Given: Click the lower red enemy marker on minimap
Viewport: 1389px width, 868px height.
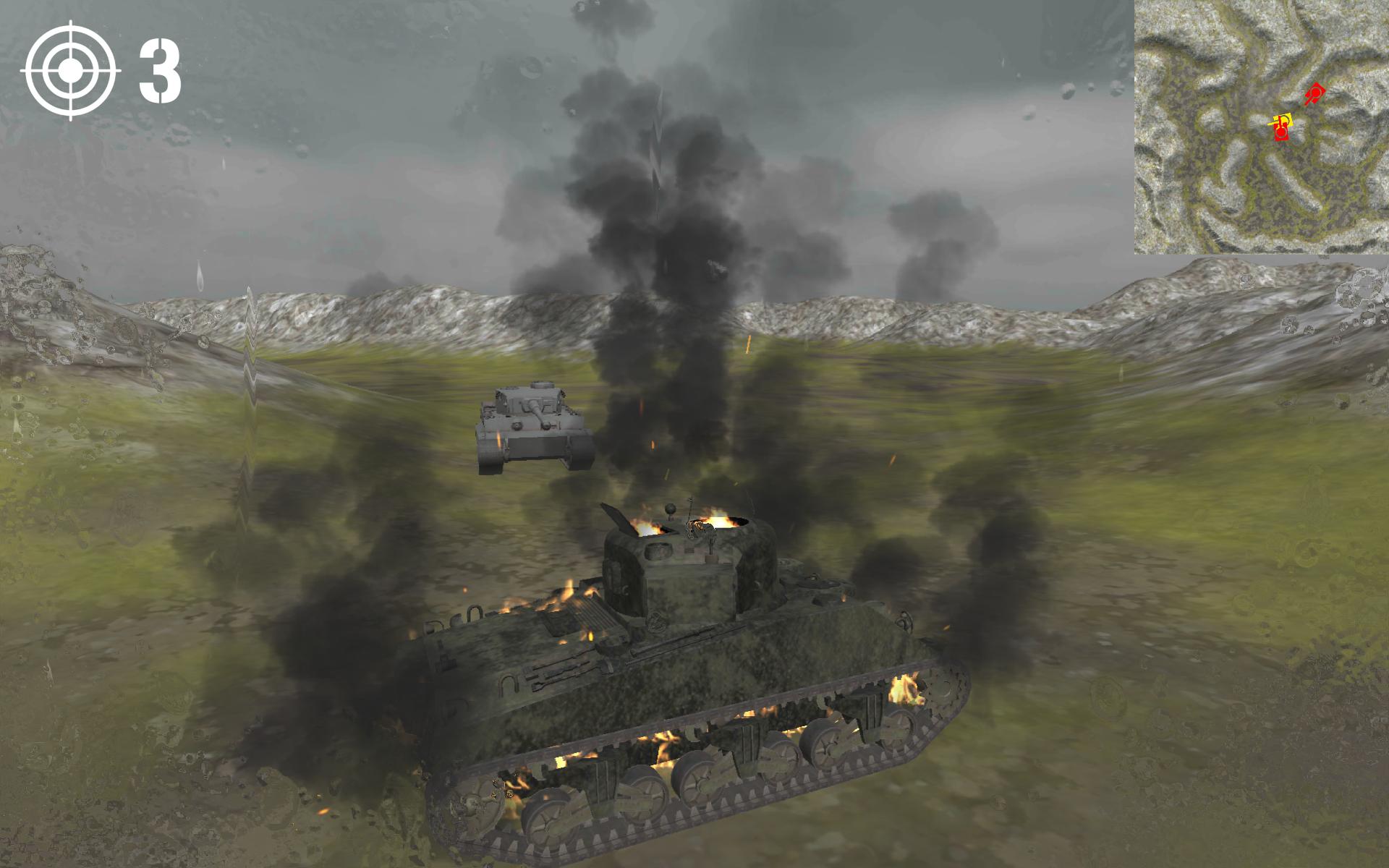Looking at the screenshot, I should click(1281, 134).
